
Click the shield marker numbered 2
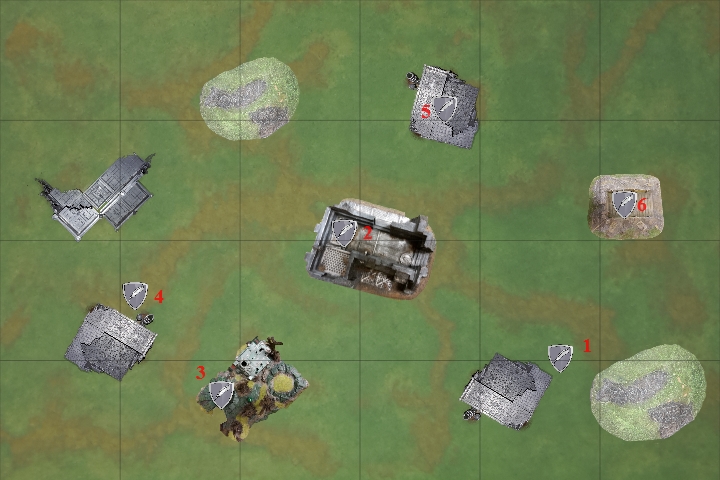(x=344, y=233)
